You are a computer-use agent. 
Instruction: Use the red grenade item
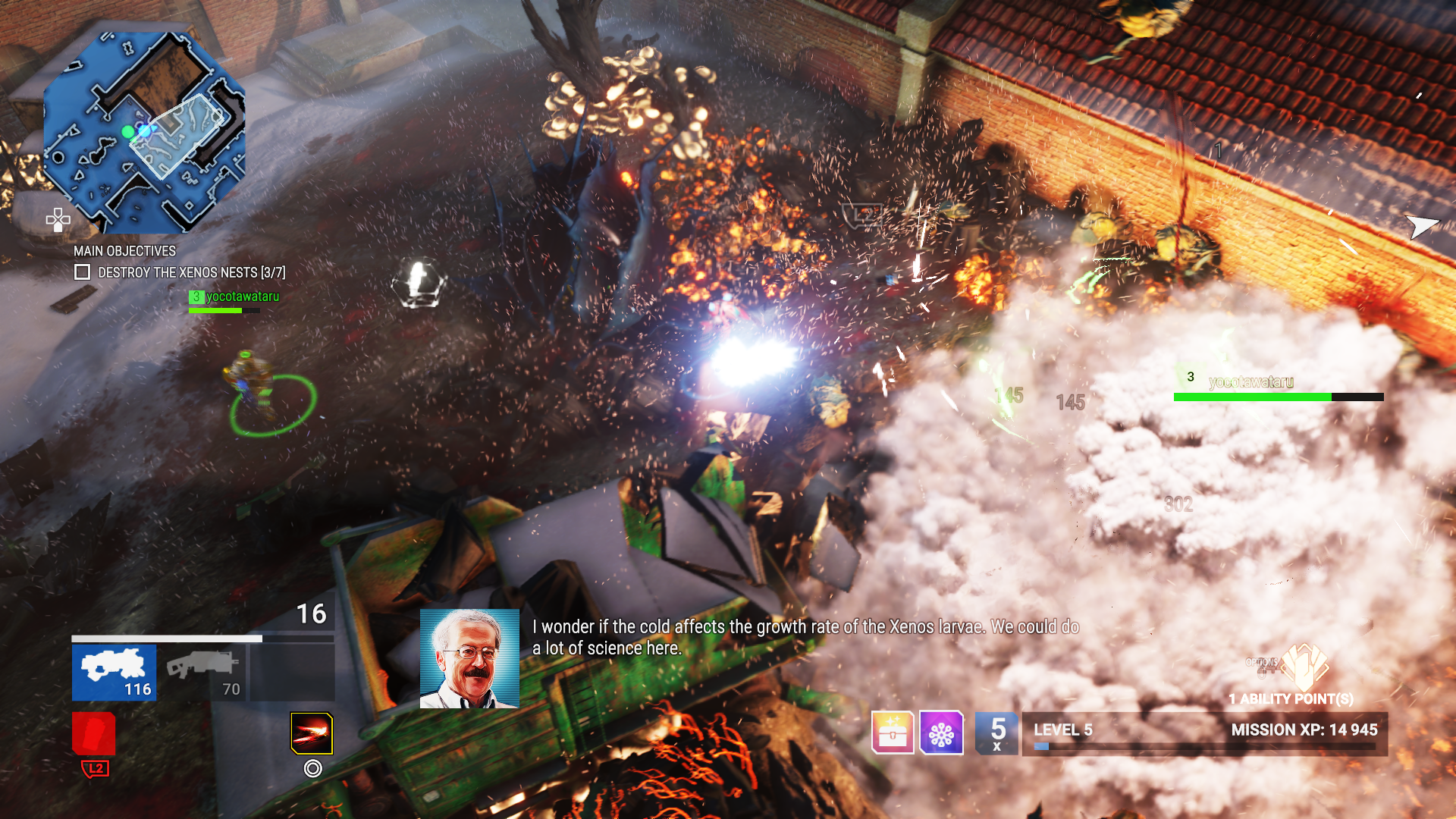[x=94, y=733]
